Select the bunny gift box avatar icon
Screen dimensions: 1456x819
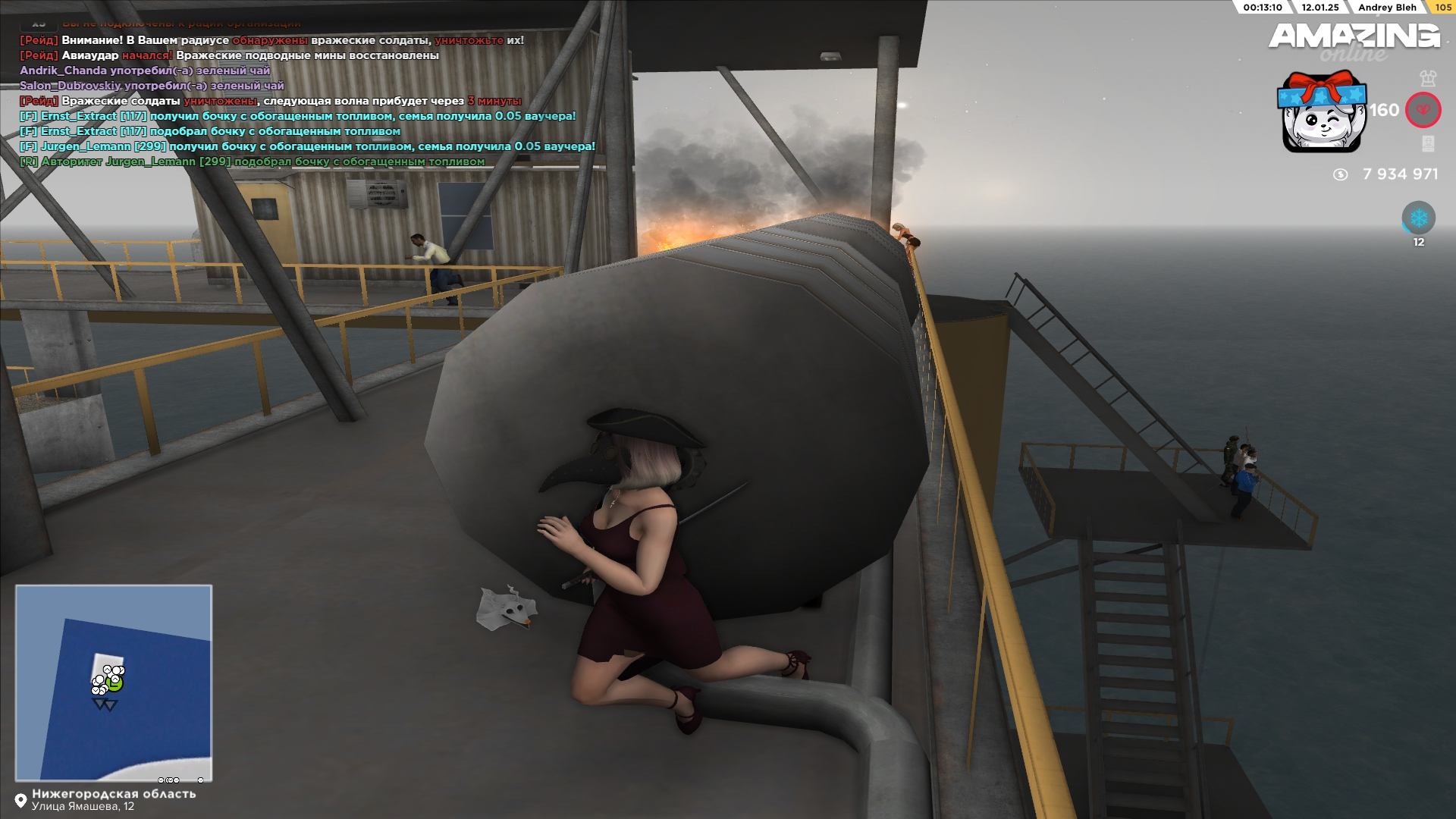(1323, 112)
